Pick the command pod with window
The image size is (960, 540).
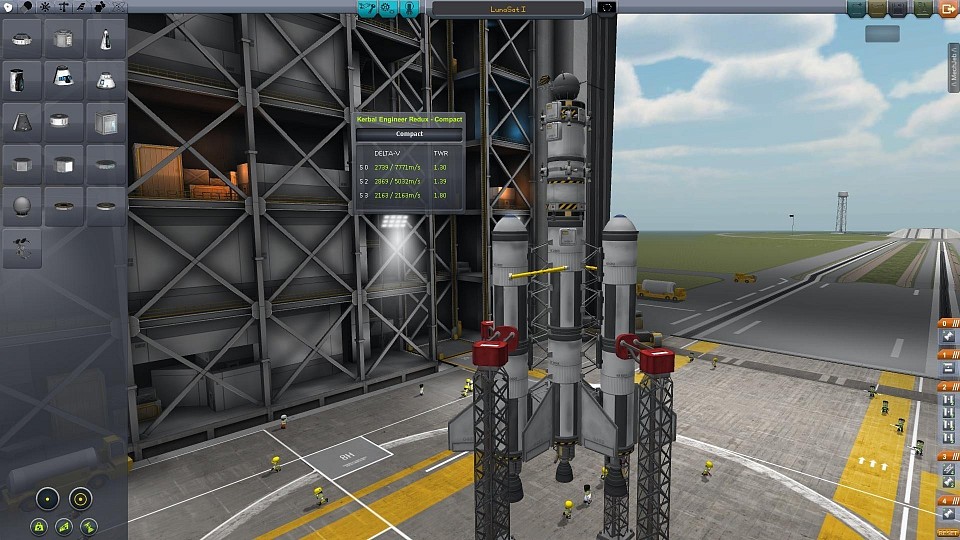tap(62, 79)
